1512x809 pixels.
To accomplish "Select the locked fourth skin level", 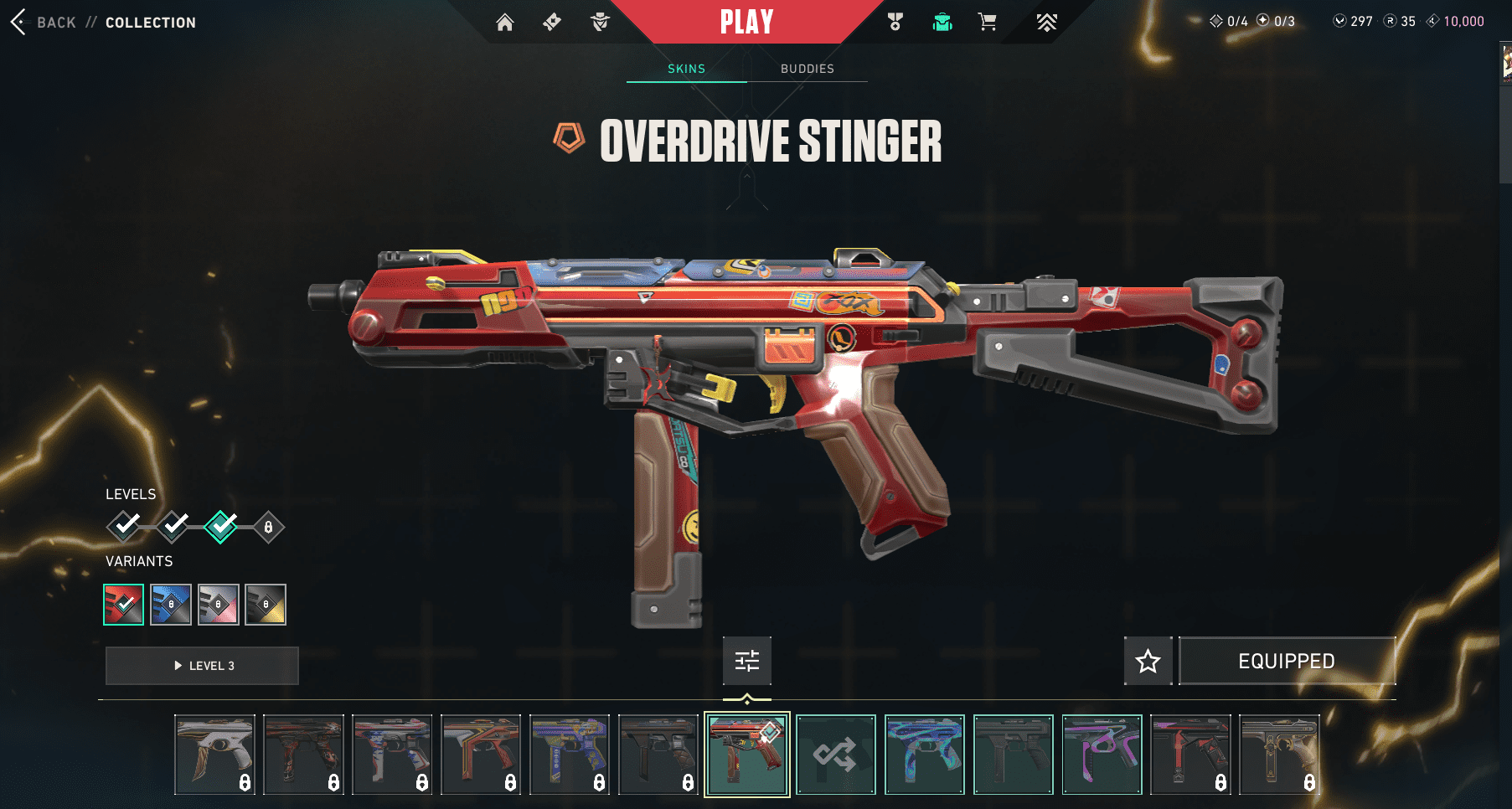I will click(x=268, y=527).
